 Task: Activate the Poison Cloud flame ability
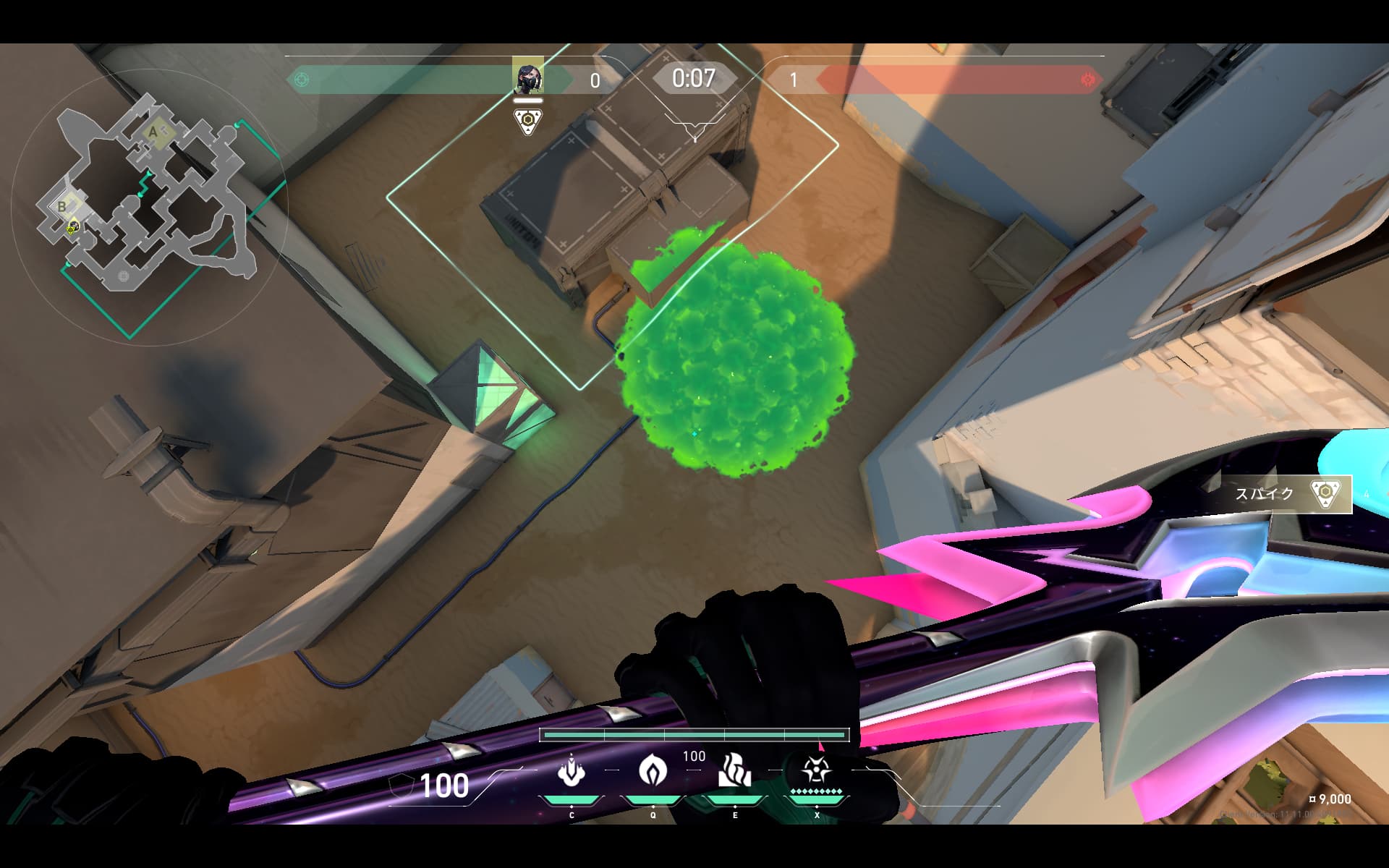pos(653,771)
